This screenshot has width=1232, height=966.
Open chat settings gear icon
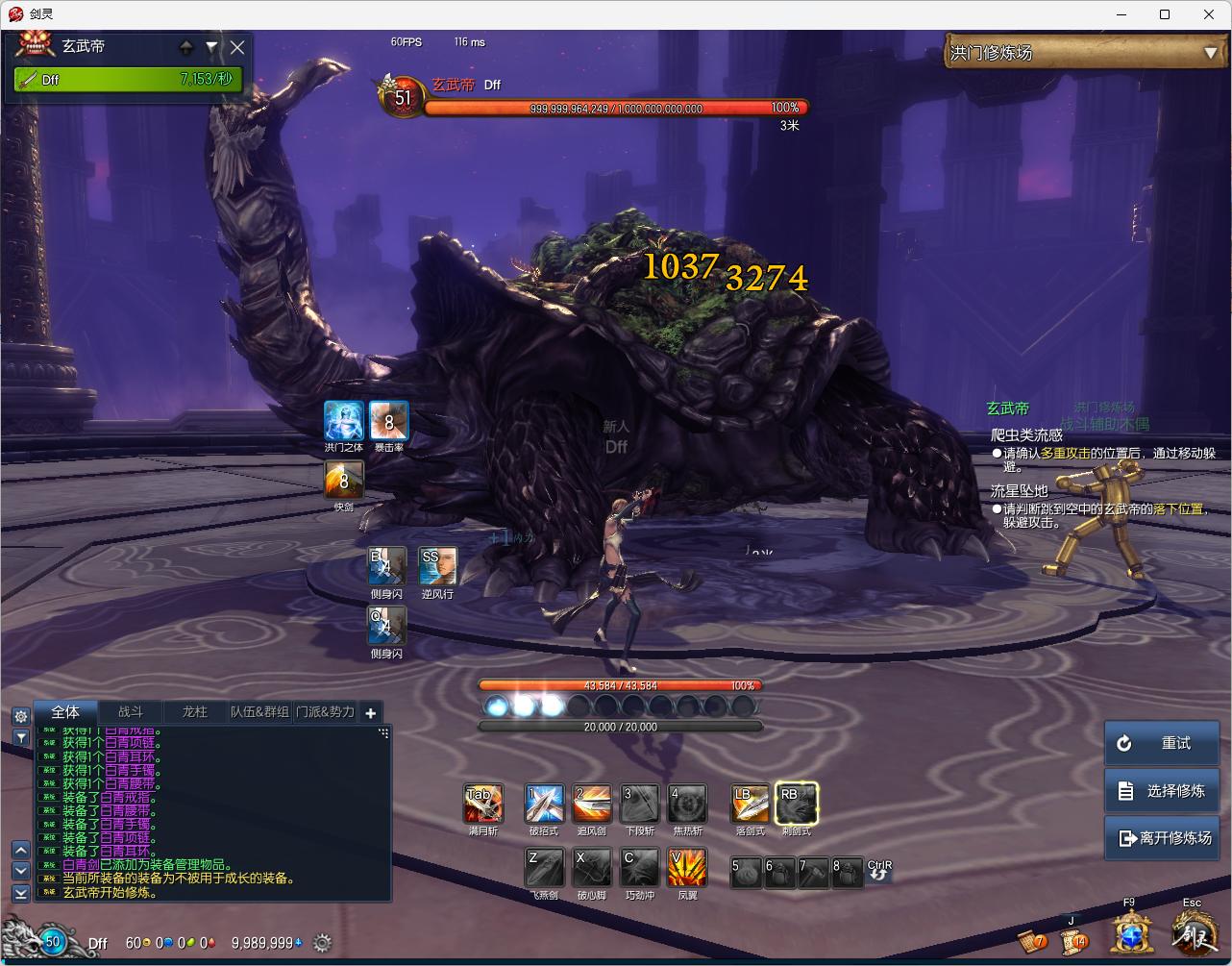tap(20, 716)
